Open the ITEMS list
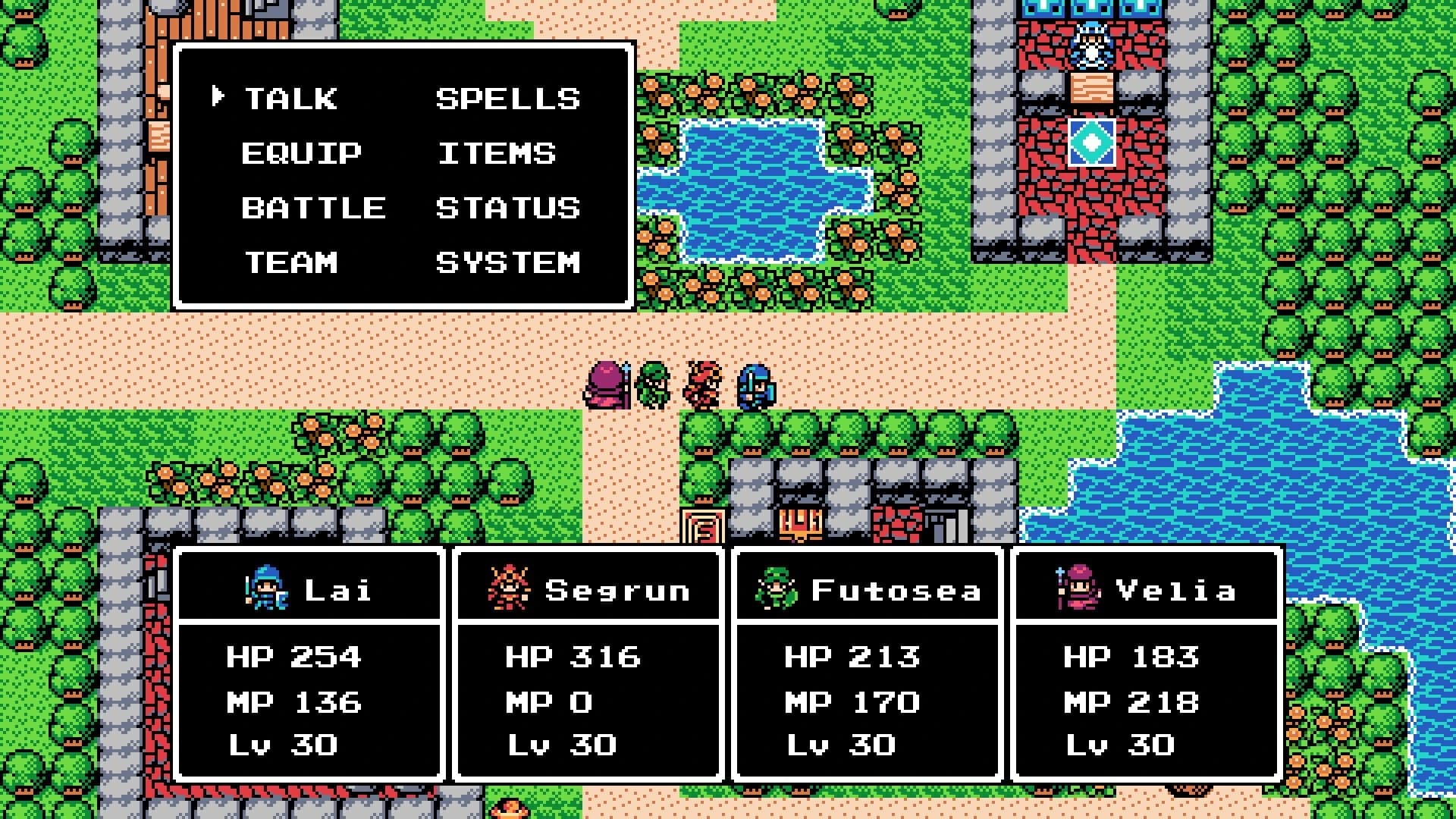Image resolution: width=1456 pixels, height=819 pixels. click(x=496, y=153)
